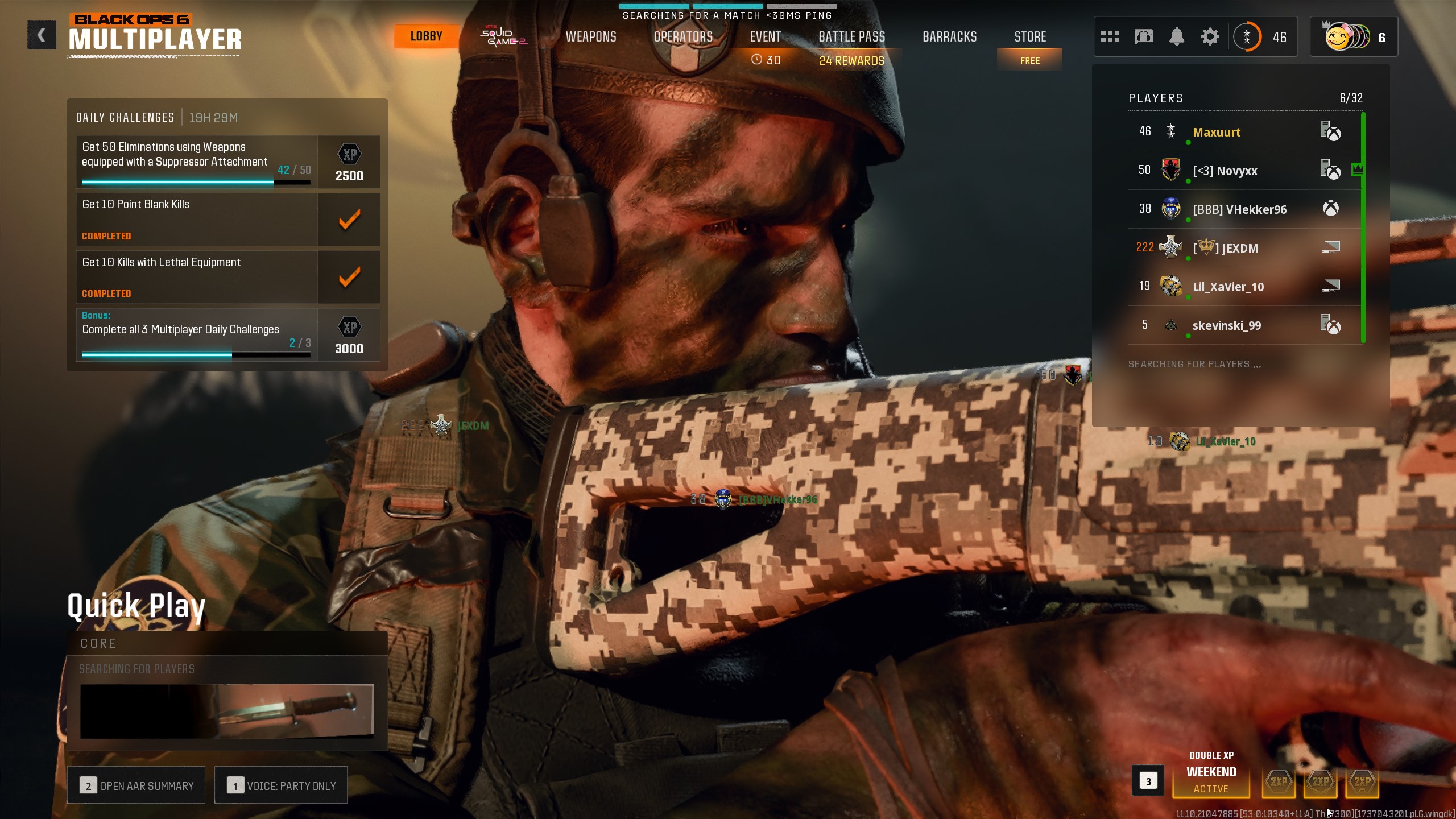Open the party panel with emoji avatars
Image resolution: width=1456 pixels, height=819 pixels.
pyautogui.click(x=1353, y=37)
